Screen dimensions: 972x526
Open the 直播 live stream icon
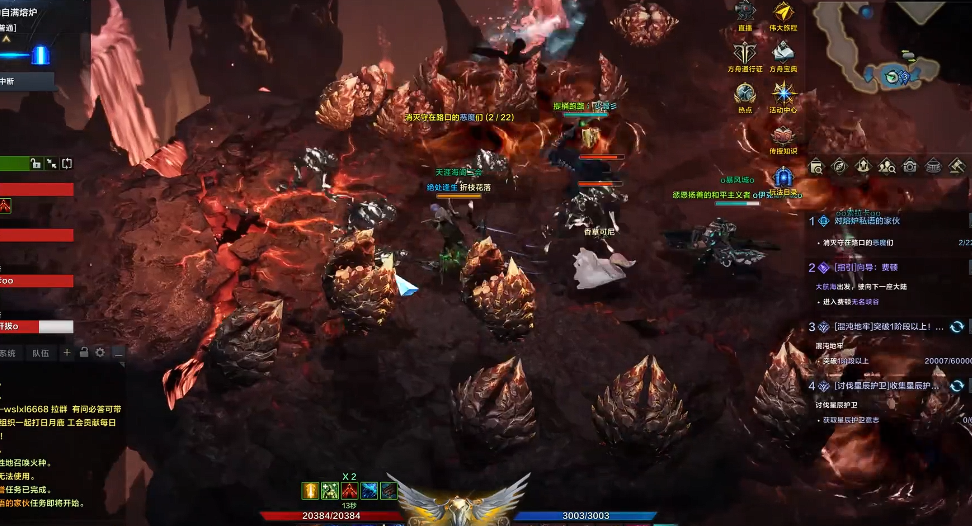click(x=745, y=13)
